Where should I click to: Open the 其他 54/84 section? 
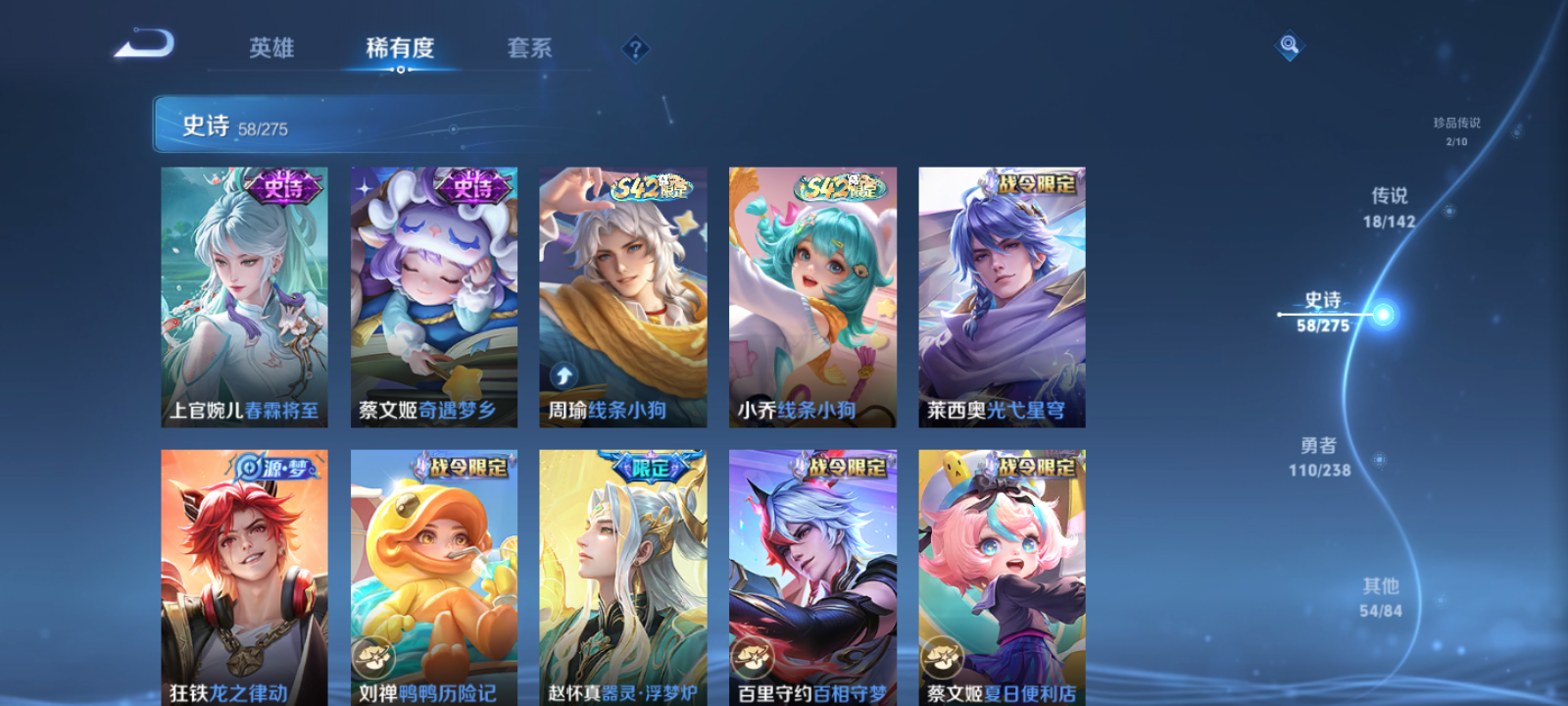click(1380, 595)
